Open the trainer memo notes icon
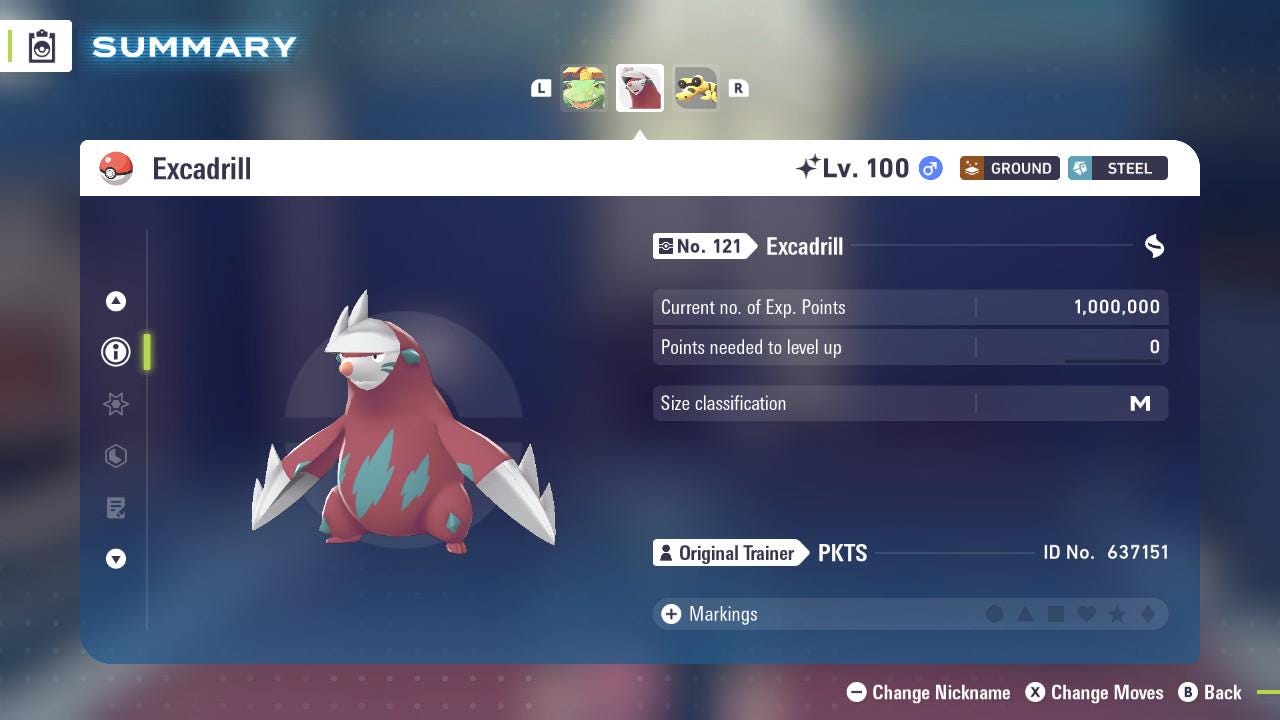This screenshot has width=1280, height=720. click(x=116, y=508)
